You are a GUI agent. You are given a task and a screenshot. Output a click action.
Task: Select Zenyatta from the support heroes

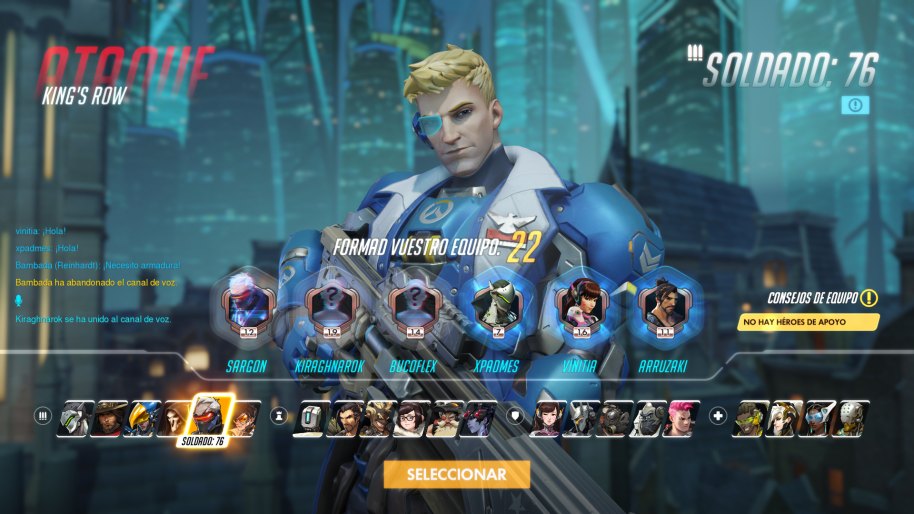click(852, 418)
